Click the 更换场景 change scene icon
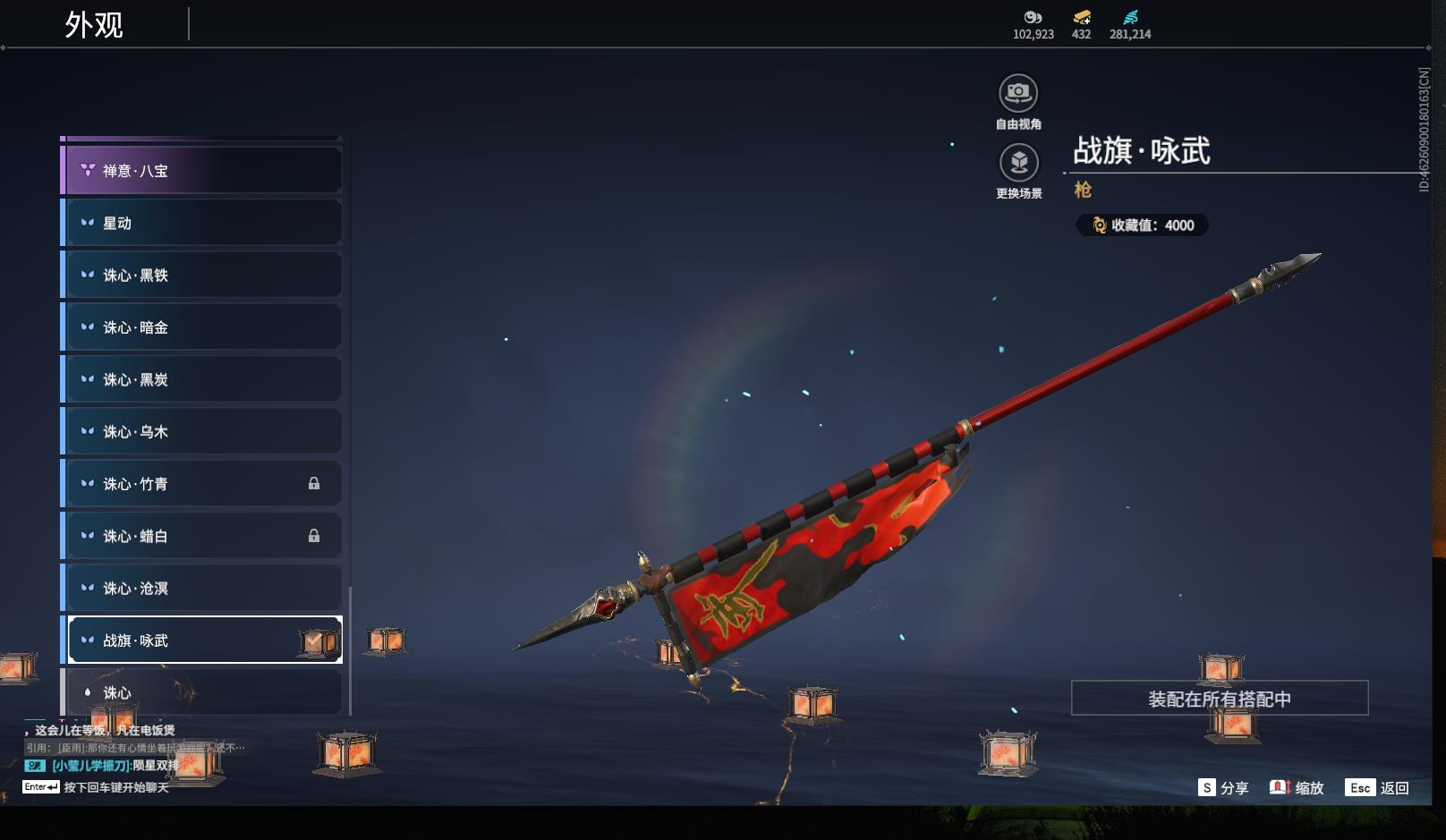The height and width of the screenshot is (840, 1446). [1018, 163]
